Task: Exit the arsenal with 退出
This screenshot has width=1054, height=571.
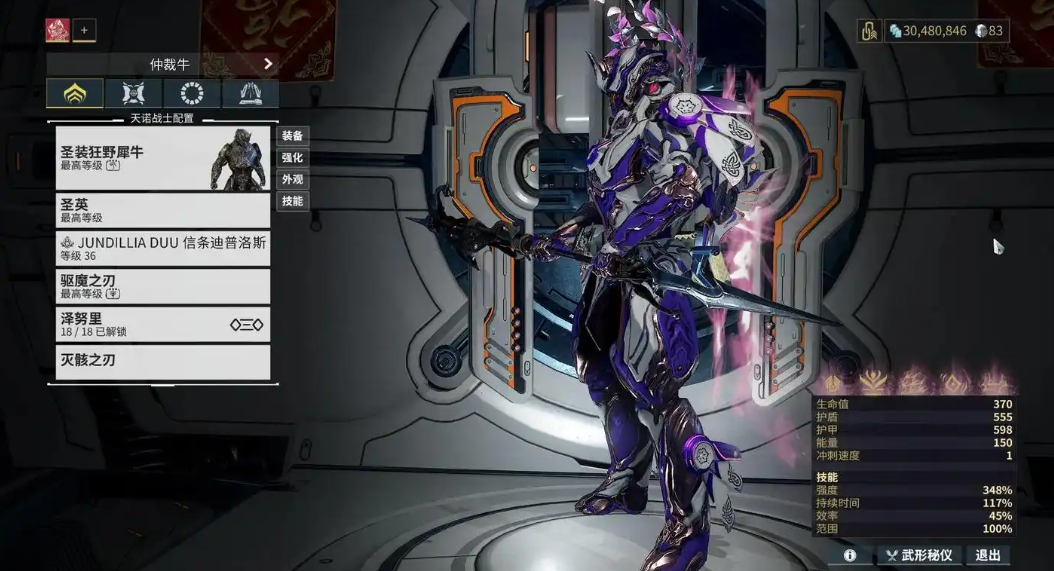Action: (x=988, y=555)
